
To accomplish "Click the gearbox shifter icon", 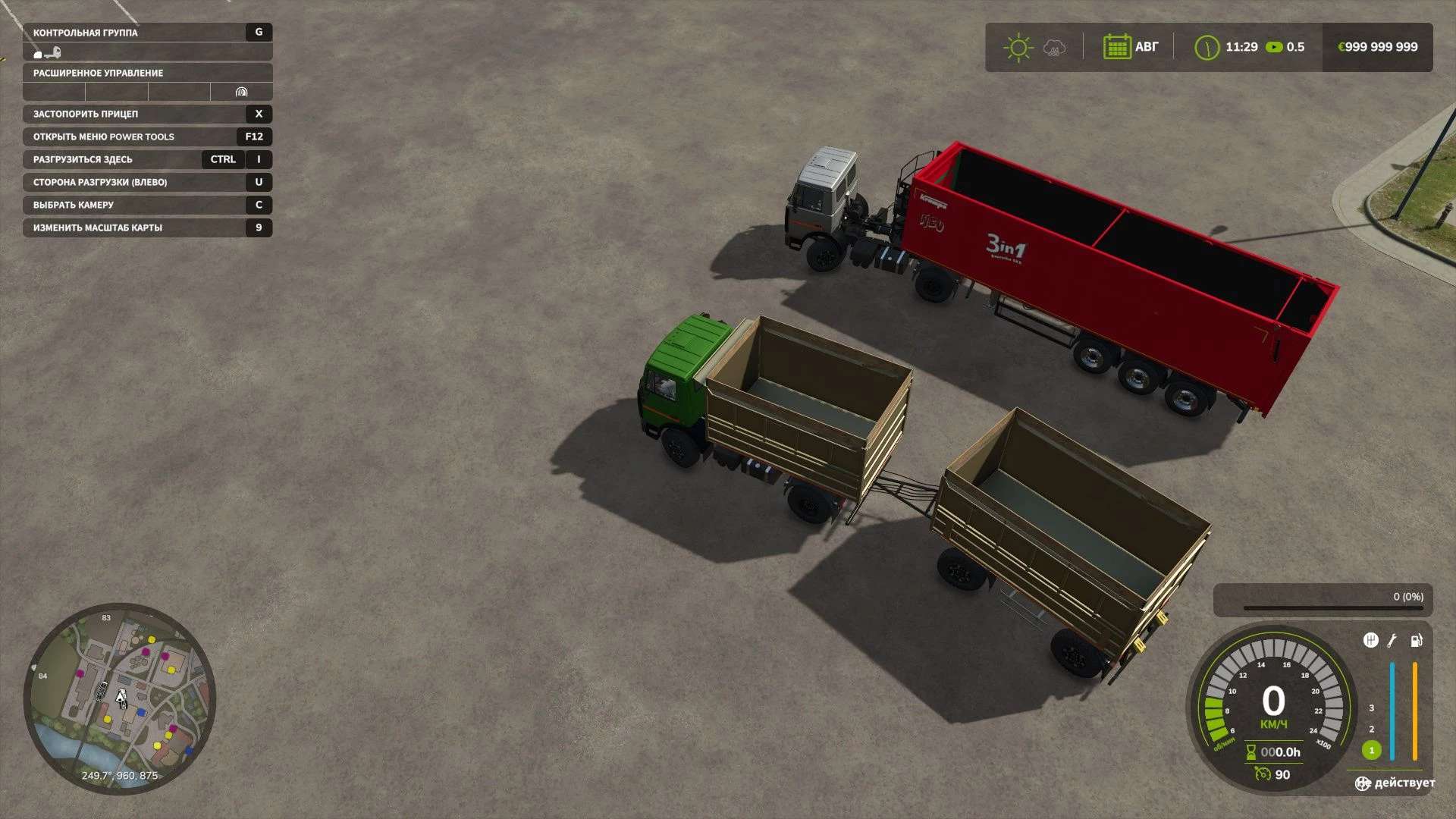I will point(1370,641).
